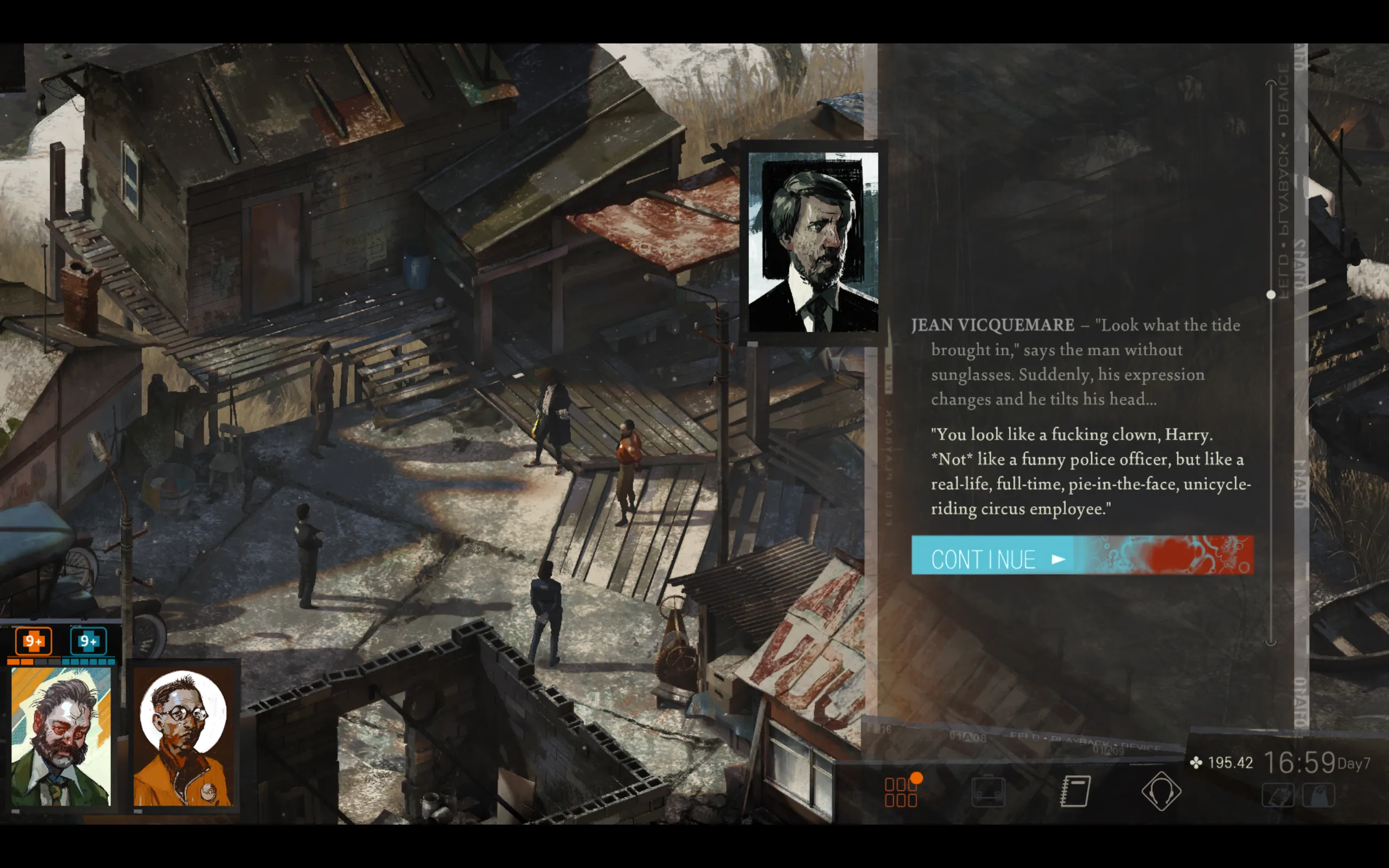
Task: Use the blue morale healing item
Action: click(88, 641)
